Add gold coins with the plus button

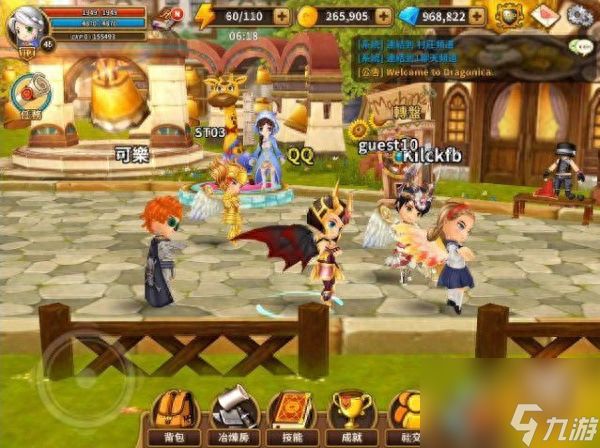point(383,16)
